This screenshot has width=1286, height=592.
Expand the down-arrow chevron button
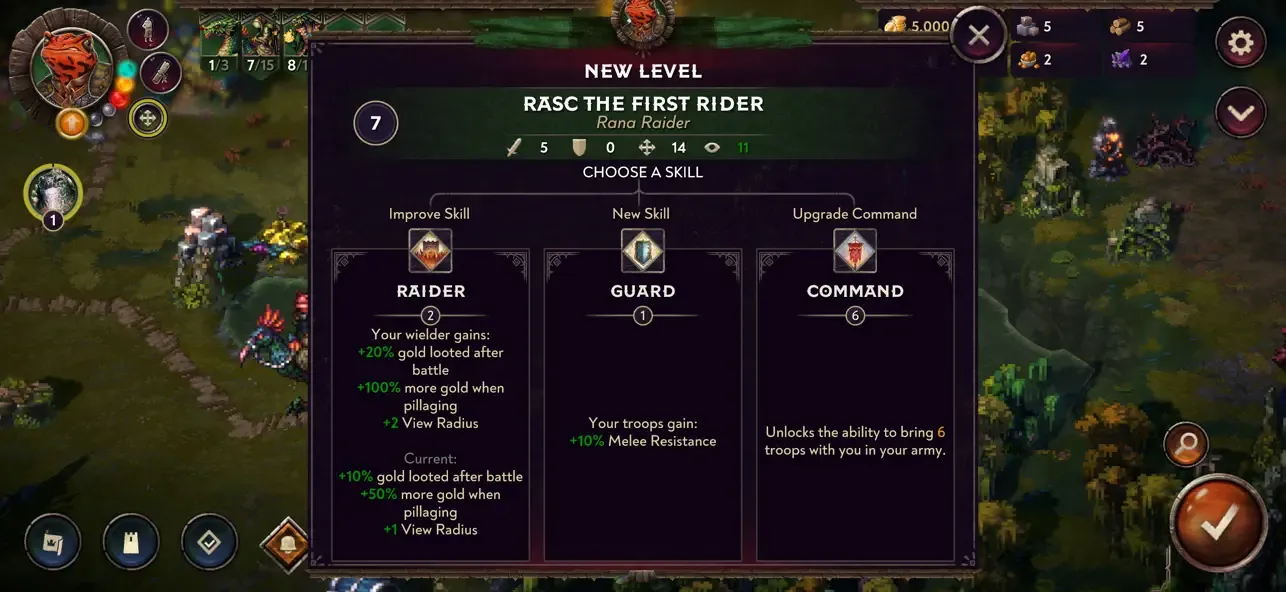tap(1241, 113)
